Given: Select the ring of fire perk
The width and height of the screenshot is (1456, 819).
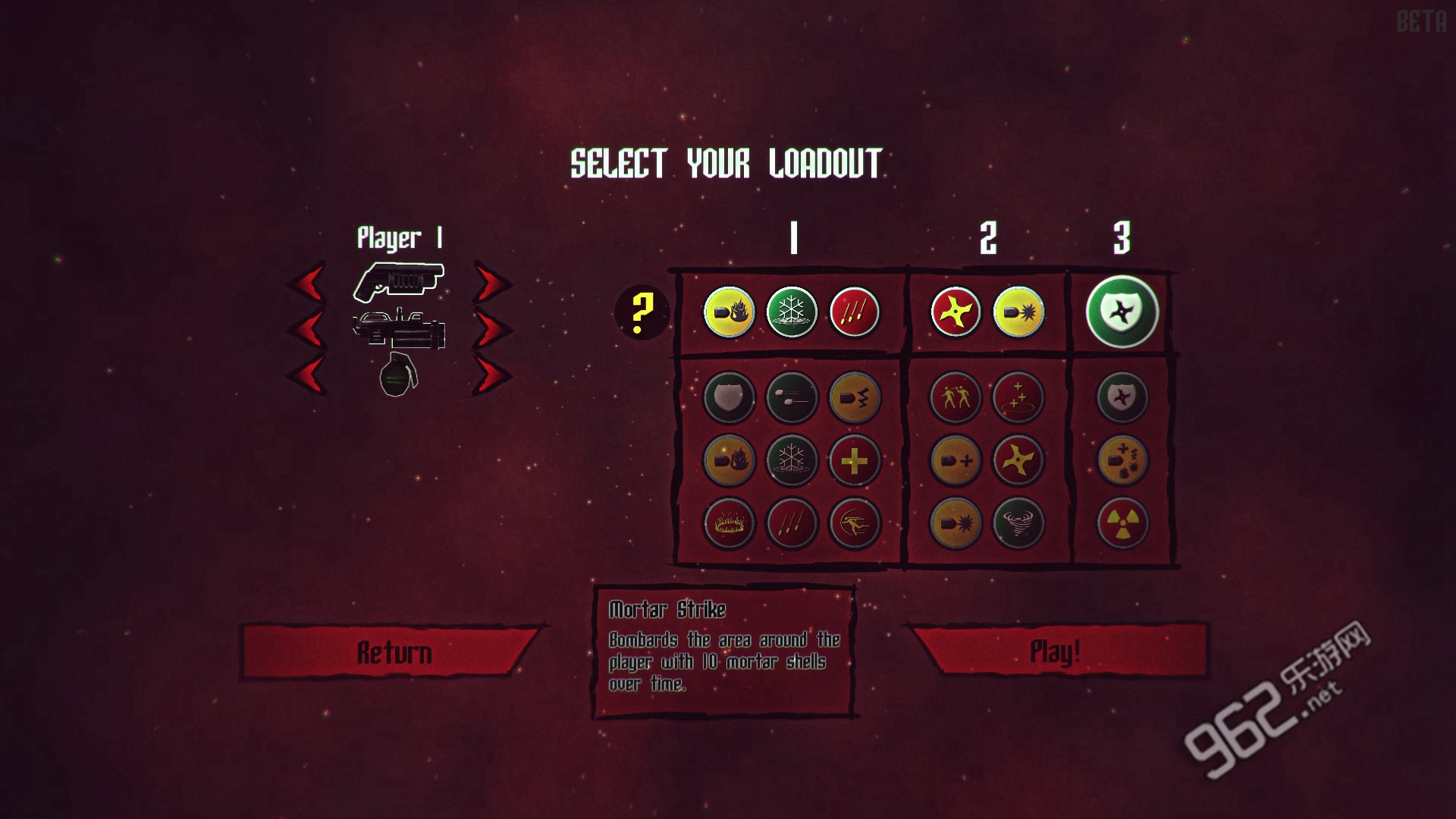Looking at the screenshot, I should [729, 522].
